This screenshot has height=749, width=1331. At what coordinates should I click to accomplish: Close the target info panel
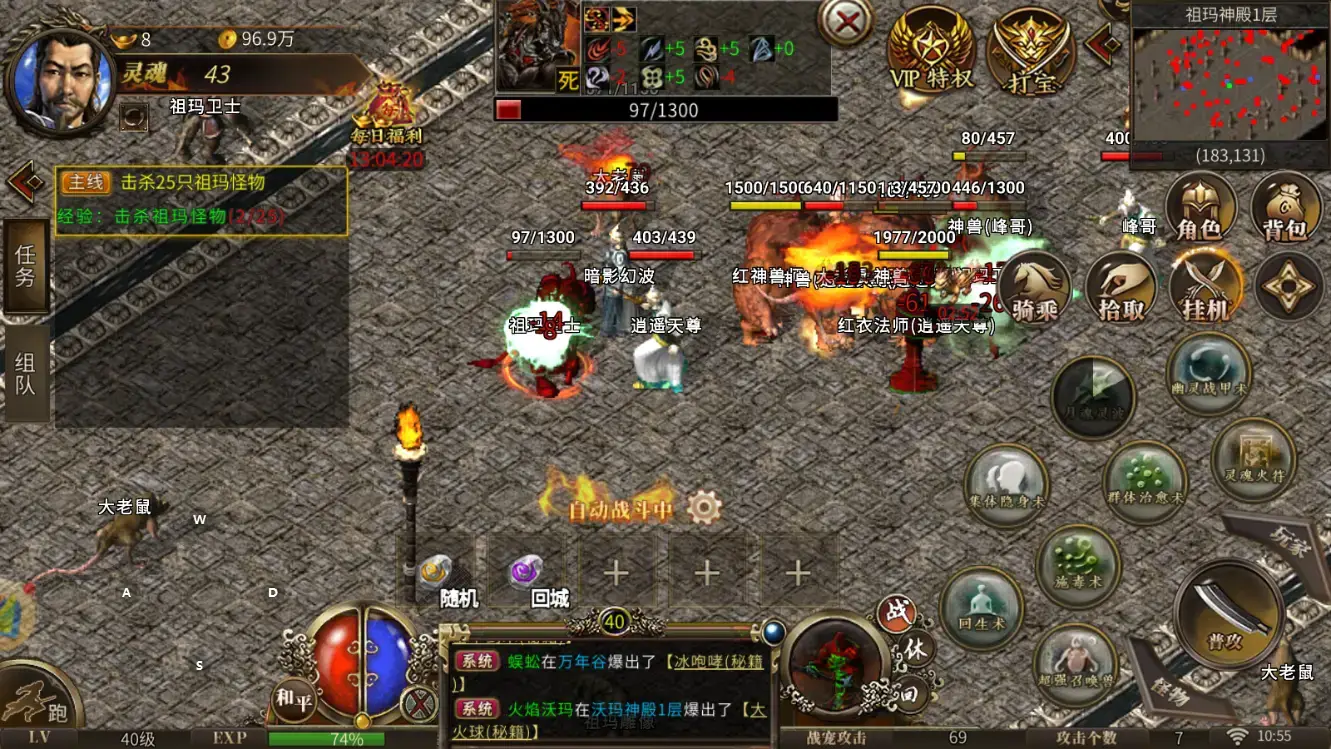coord(845,22)
